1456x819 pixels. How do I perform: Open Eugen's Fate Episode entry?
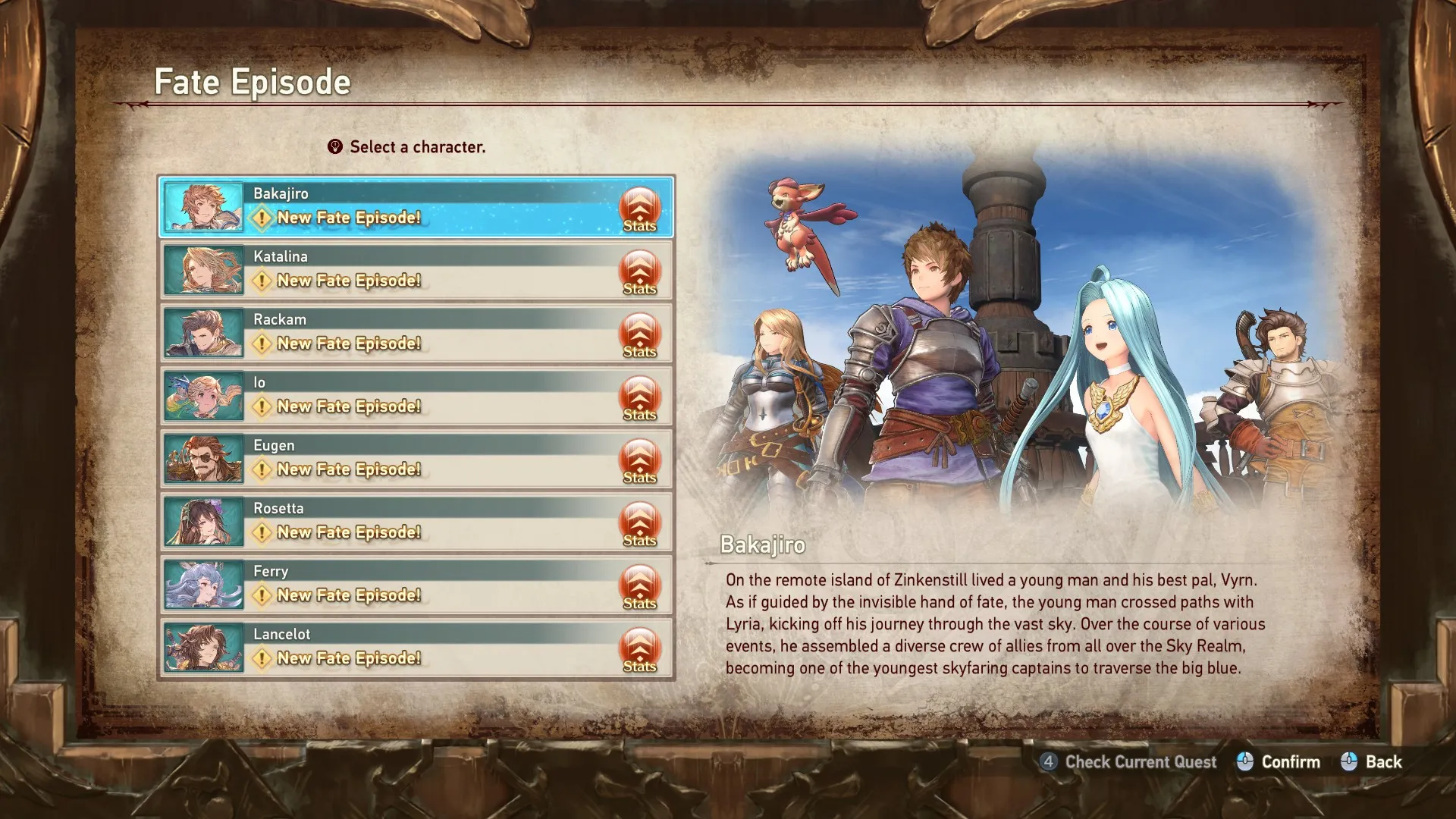click(x=394, y=458)
